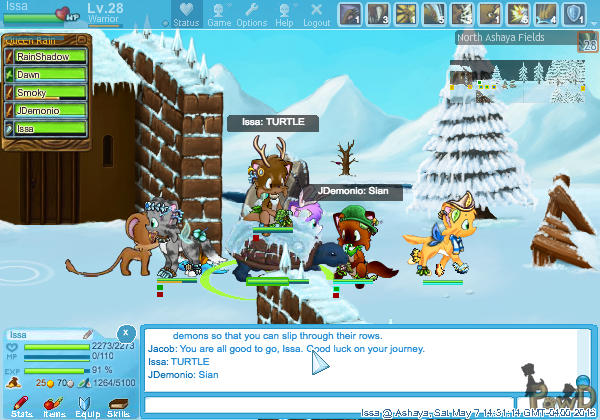This screenshot has height=420, width=600.
Task: Open the Game menu
Action: (218, 15)
